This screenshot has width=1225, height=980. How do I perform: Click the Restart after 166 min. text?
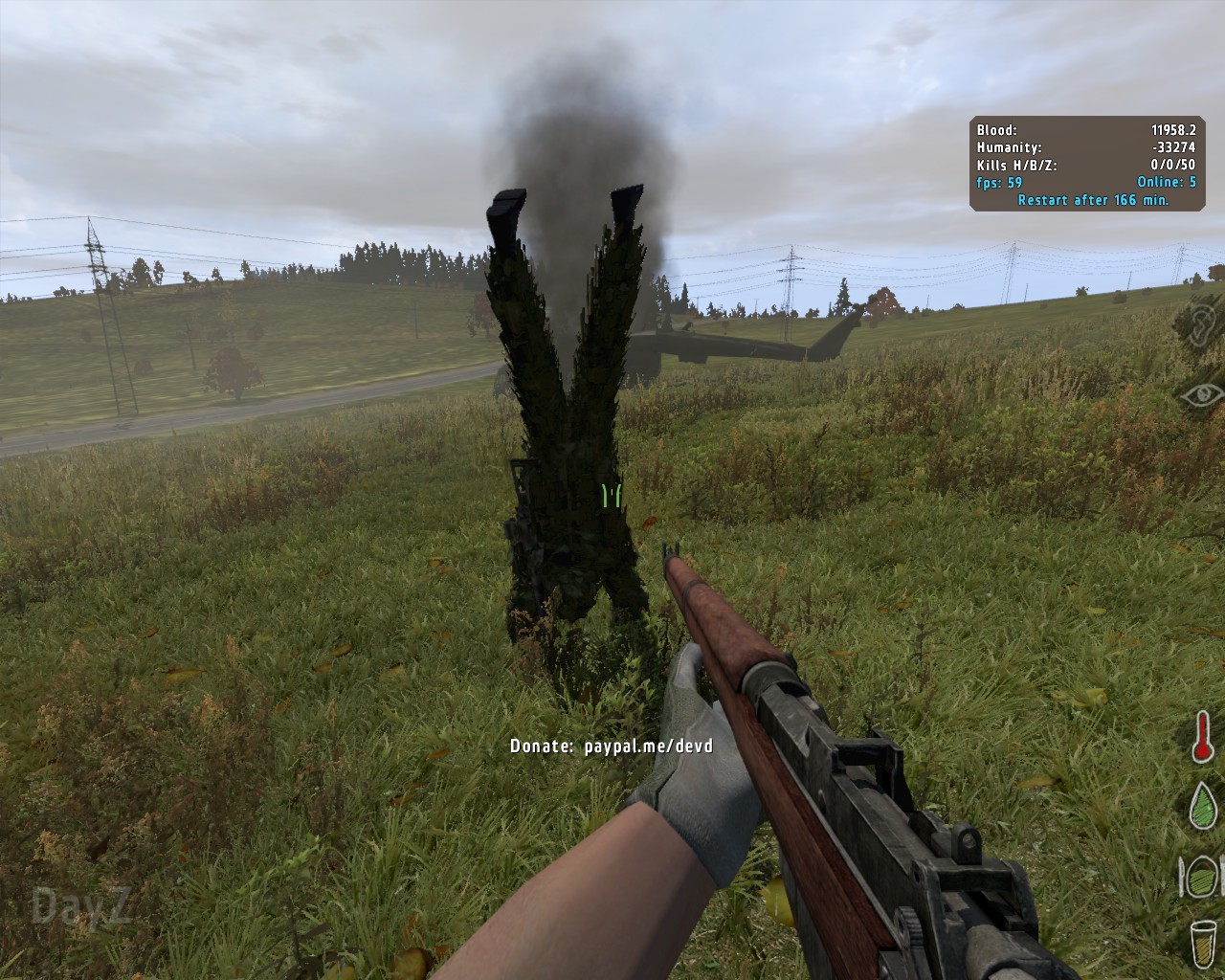click(1091, 203)
